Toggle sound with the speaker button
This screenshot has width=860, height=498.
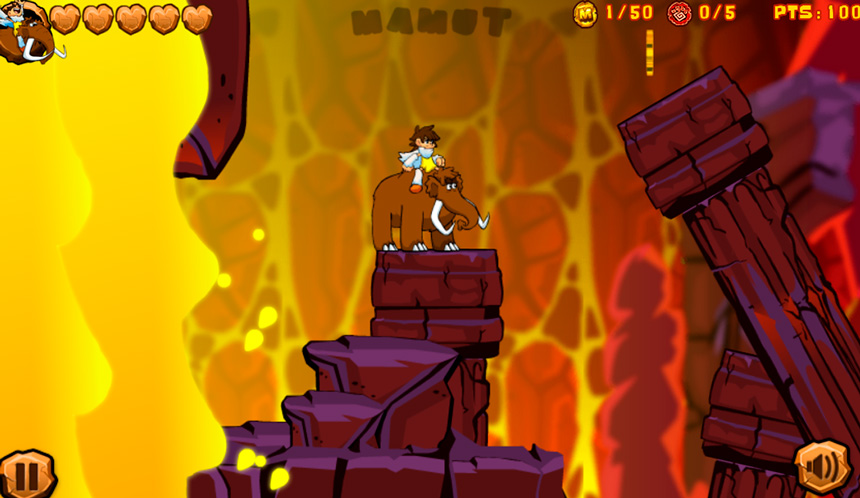(822, 467)
